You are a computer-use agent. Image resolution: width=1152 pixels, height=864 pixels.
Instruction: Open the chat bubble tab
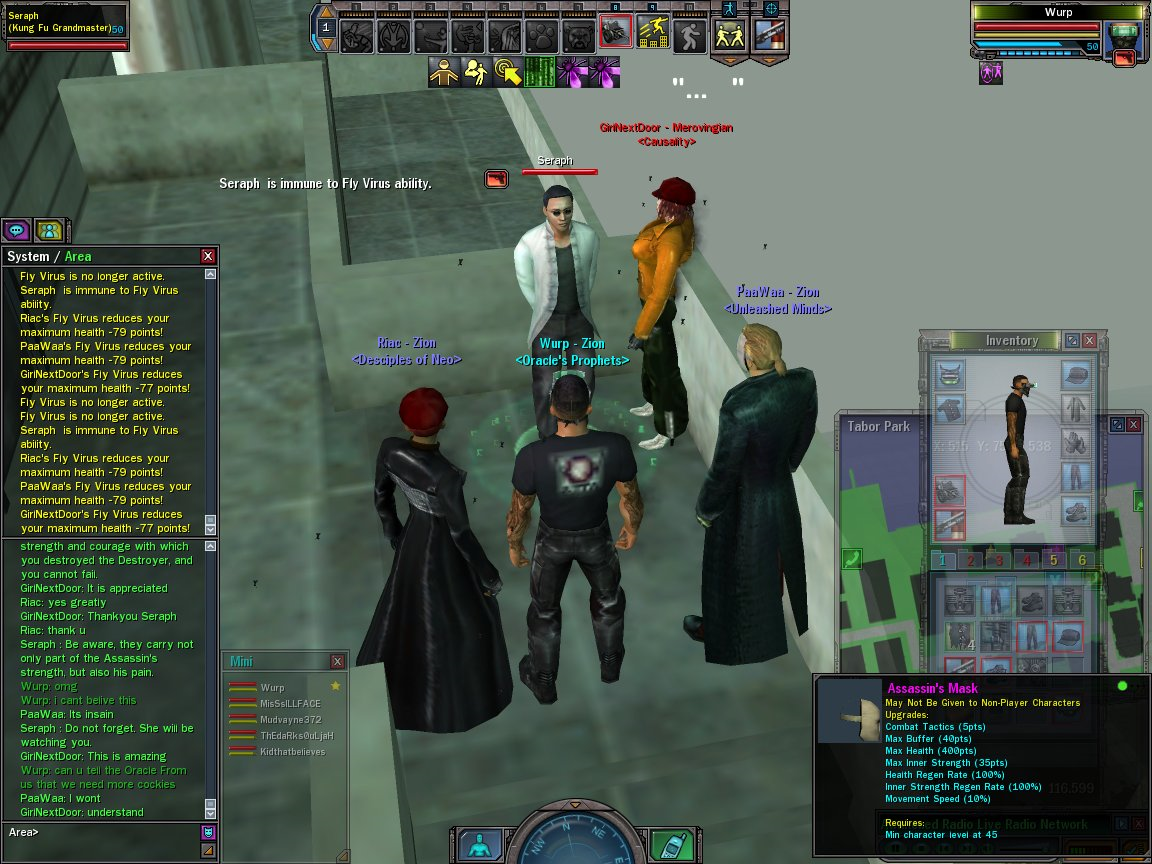click(x=16, y=230)
